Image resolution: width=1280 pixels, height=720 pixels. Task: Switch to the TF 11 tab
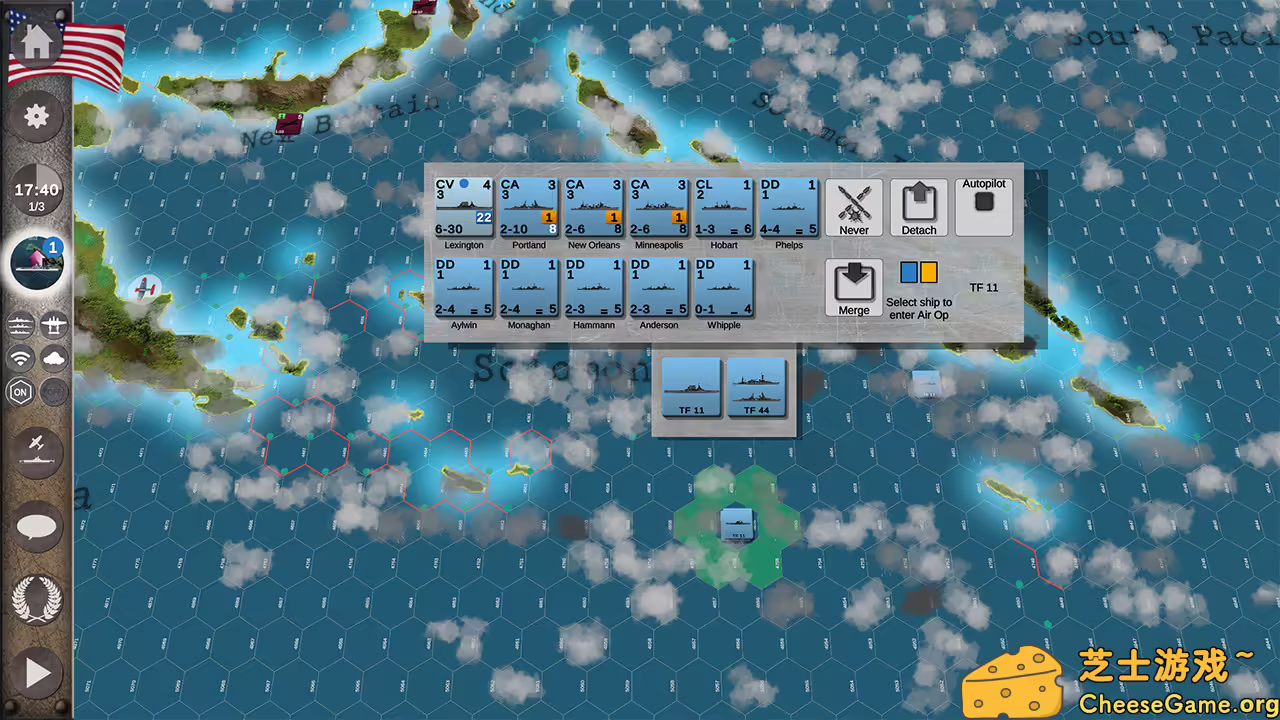pos(691,390)
